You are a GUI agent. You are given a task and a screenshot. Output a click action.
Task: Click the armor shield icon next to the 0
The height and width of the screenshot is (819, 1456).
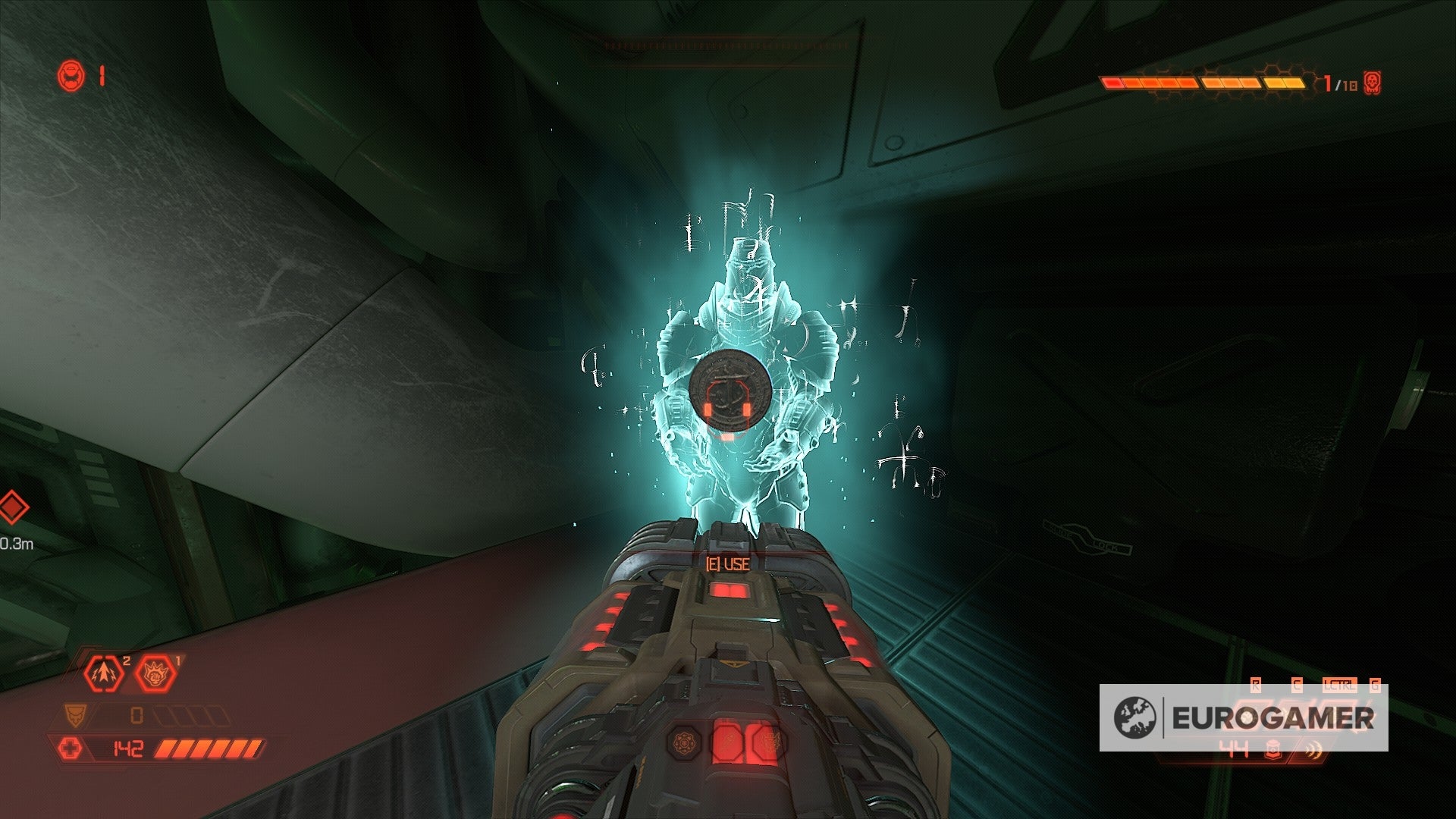[x=75, y=715]
